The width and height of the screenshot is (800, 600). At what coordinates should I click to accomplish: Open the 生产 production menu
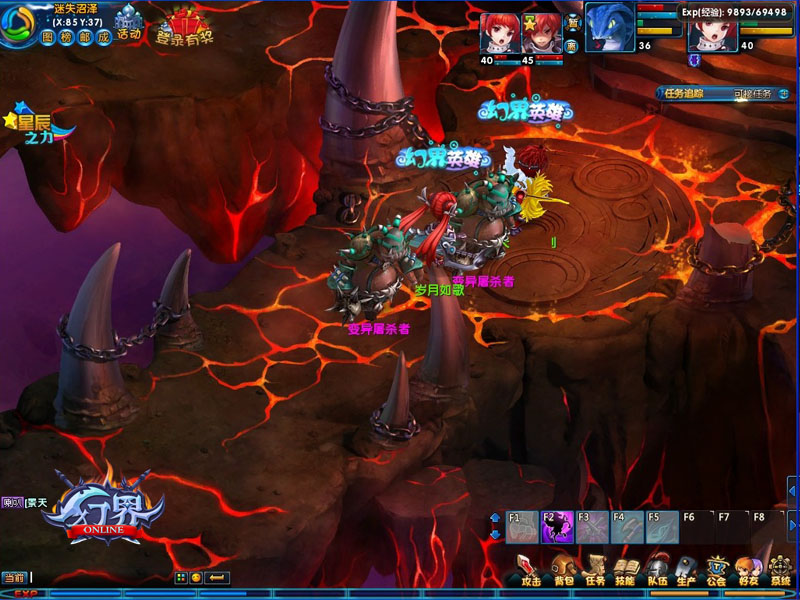pos(686,571)
